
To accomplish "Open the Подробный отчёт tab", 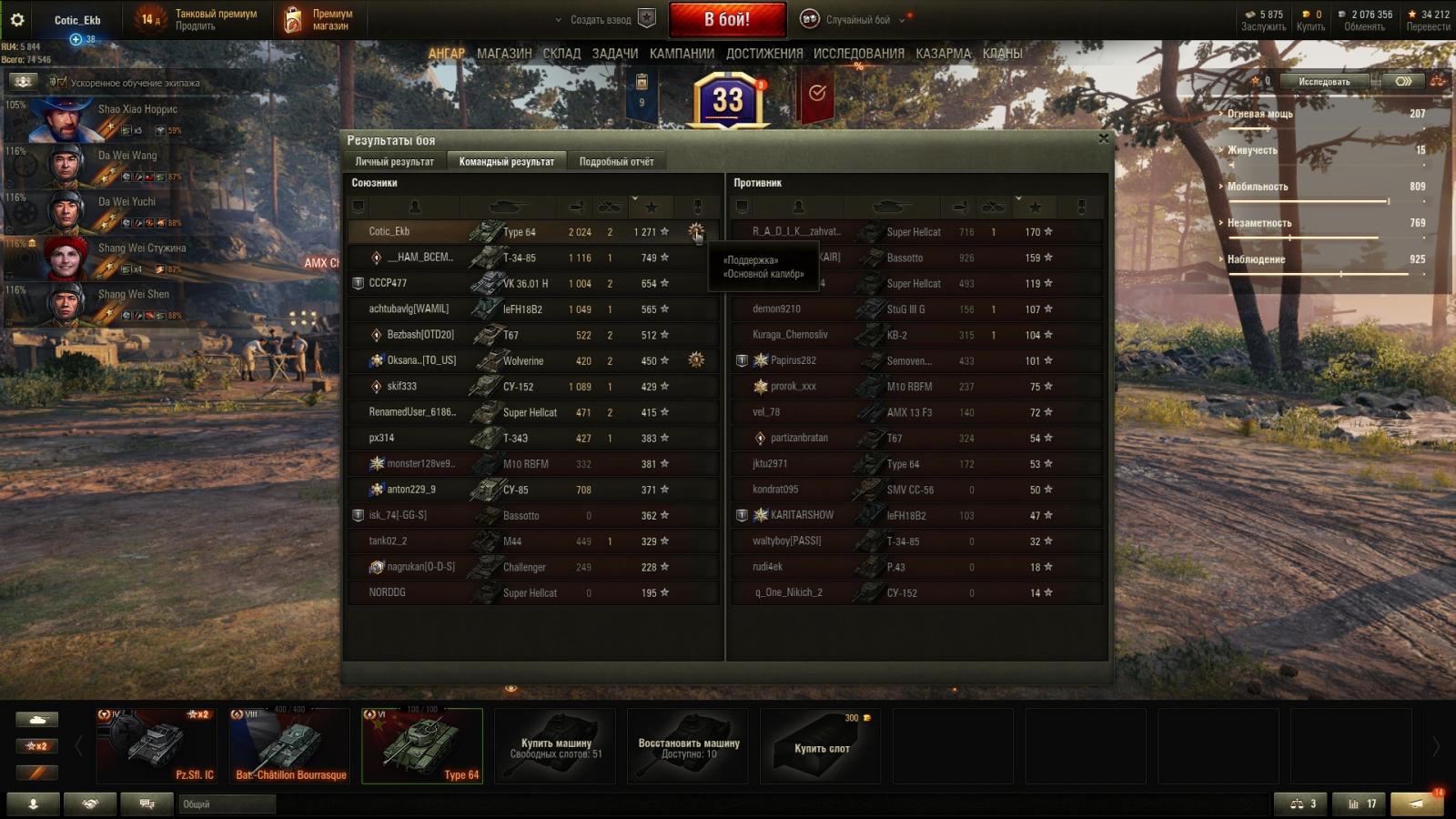I will [616, 162].
